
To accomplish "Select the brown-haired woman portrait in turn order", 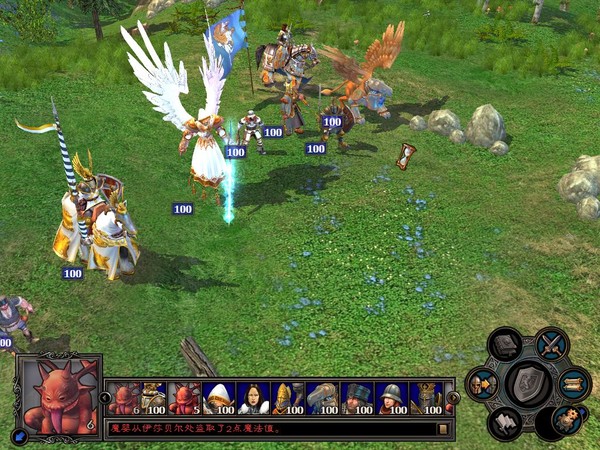I will pyautogui.click(x=253, y=398).
